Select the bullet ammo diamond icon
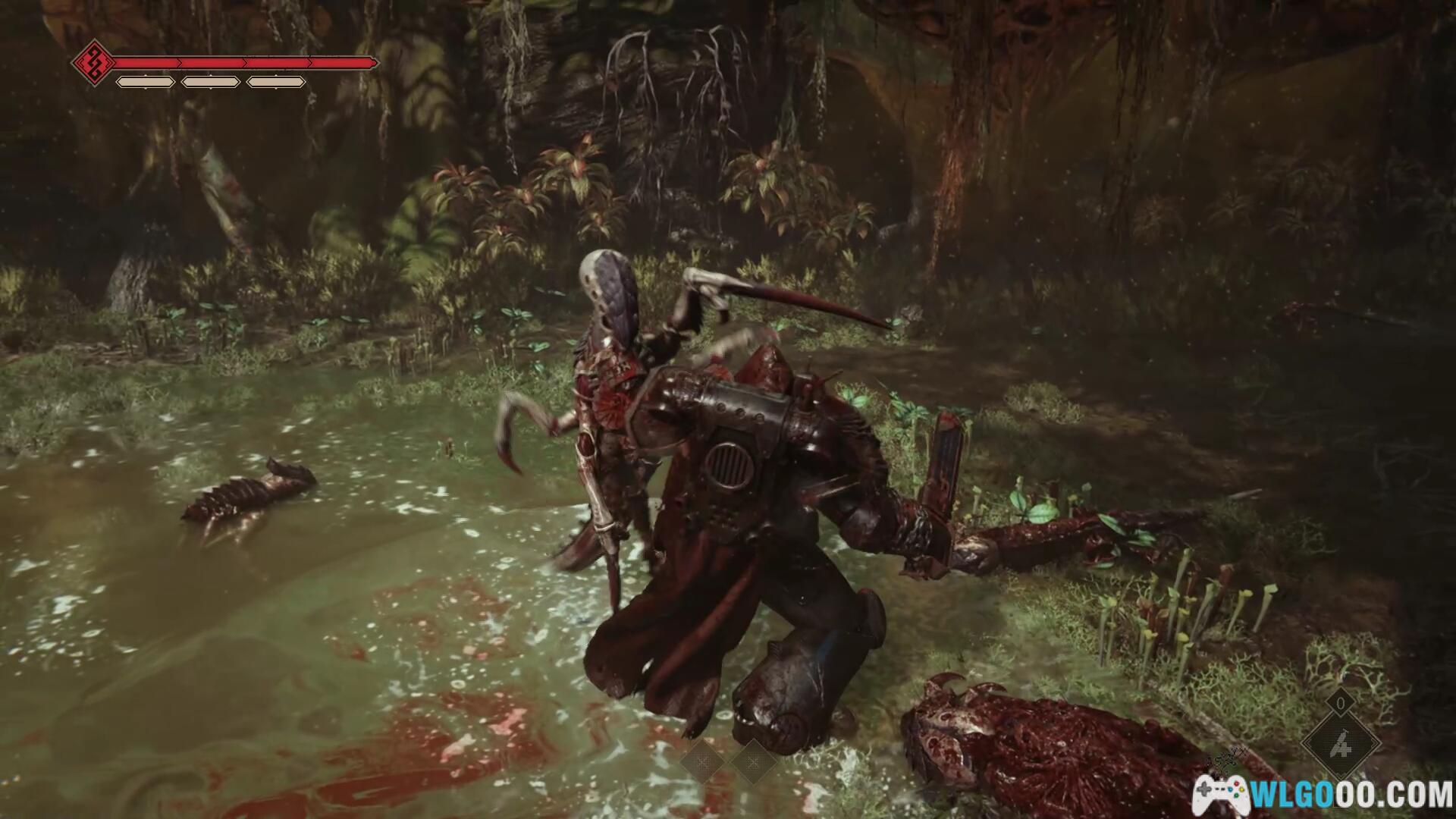Image resolution: width=1456 pixels, height=819 pixels. pyautogui.click(x=1341, y=745)
